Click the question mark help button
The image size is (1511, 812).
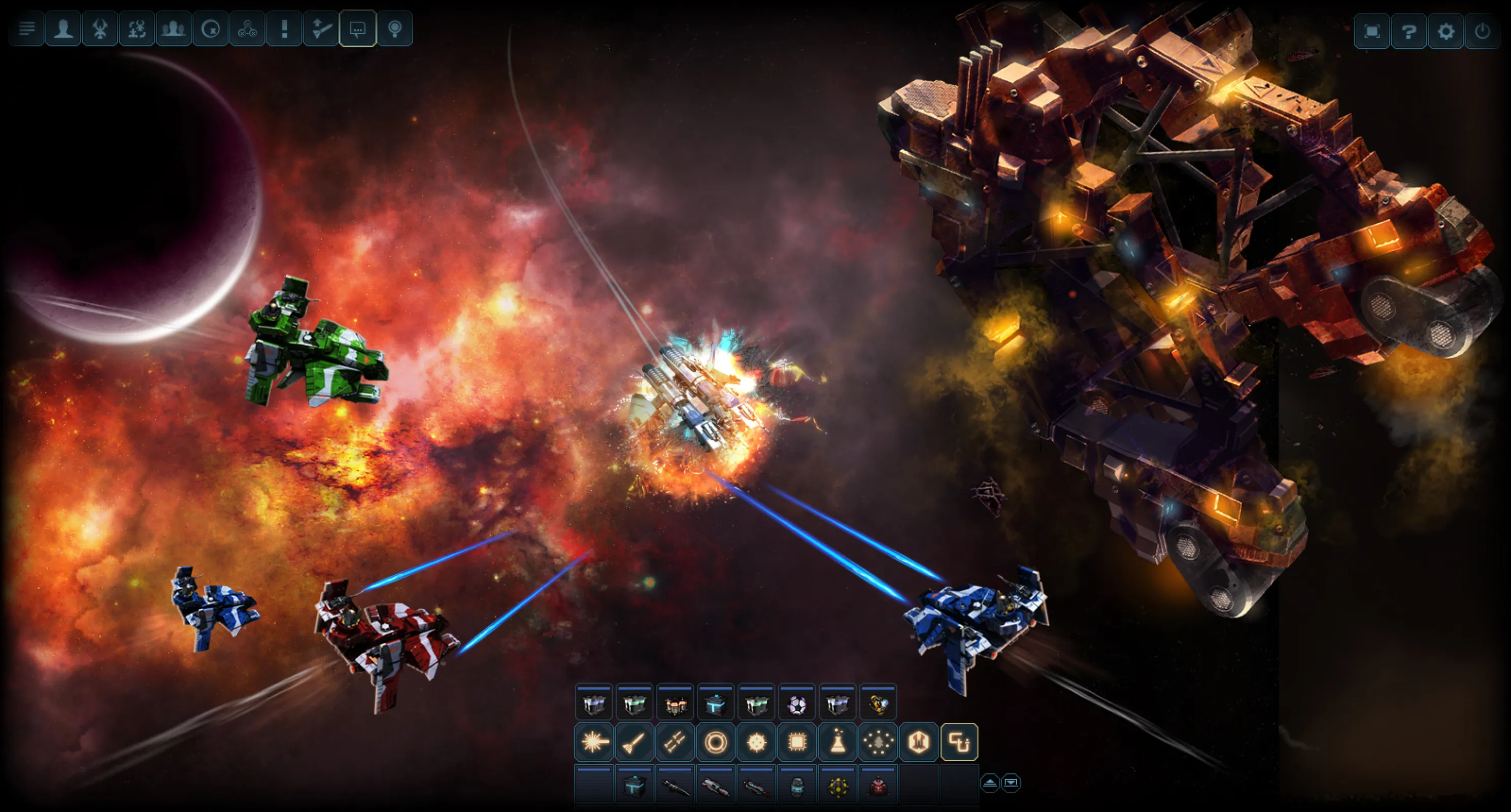1408,30
